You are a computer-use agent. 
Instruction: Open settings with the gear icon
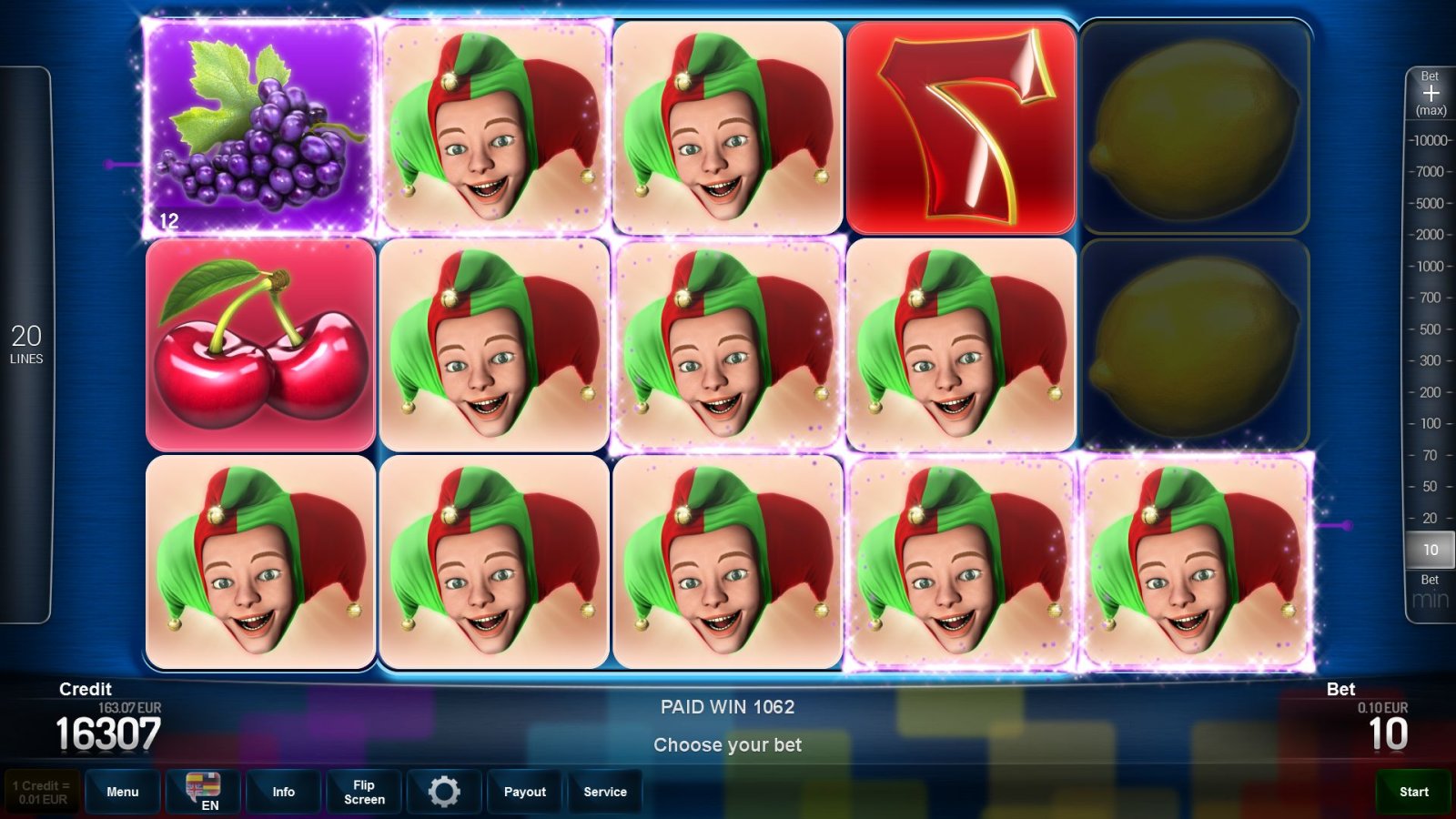[444, 792]
